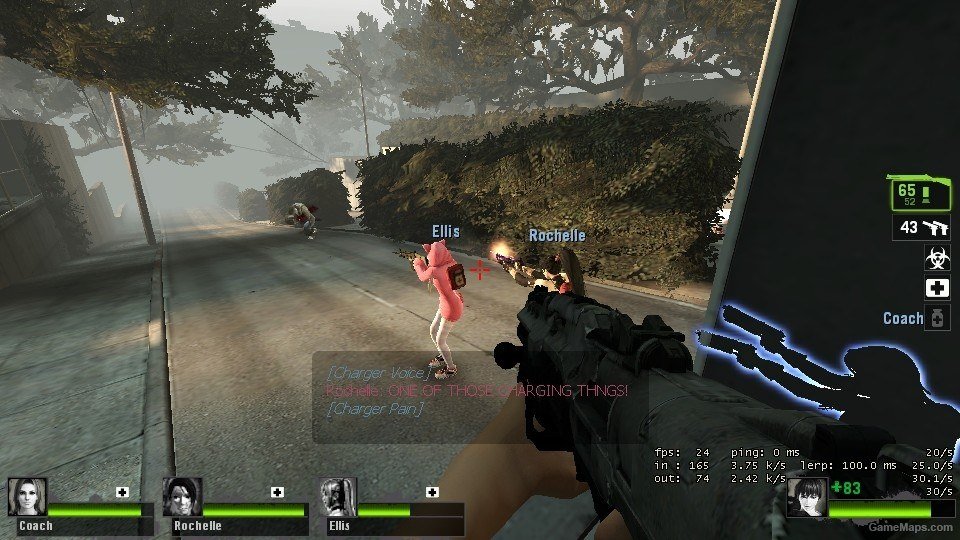
Task: Click Rochelle's teammate portrait
Action: (183, 497)
